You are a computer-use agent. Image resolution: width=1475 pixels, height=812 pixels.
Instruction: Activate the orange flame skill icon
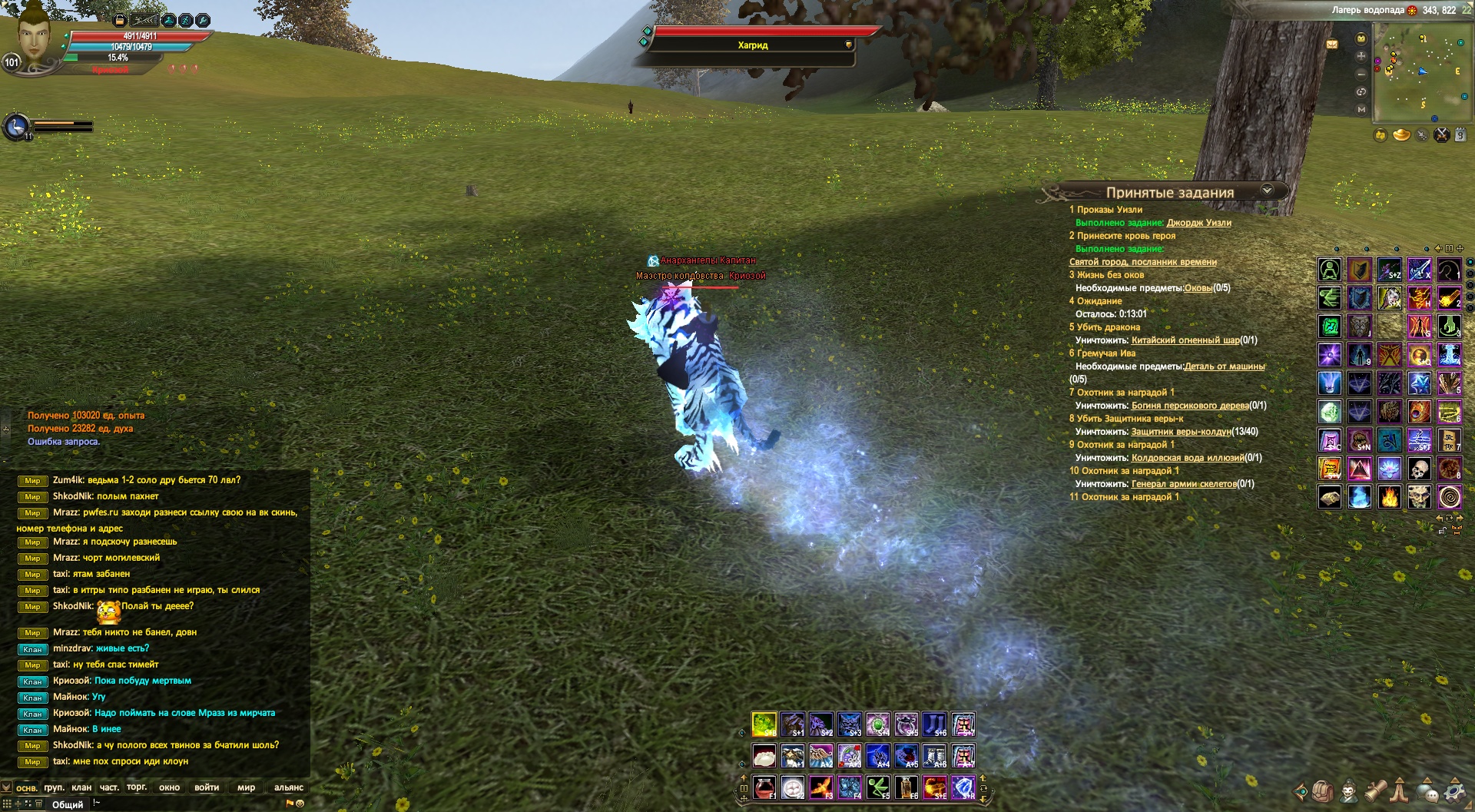(x=1389, y=498)
